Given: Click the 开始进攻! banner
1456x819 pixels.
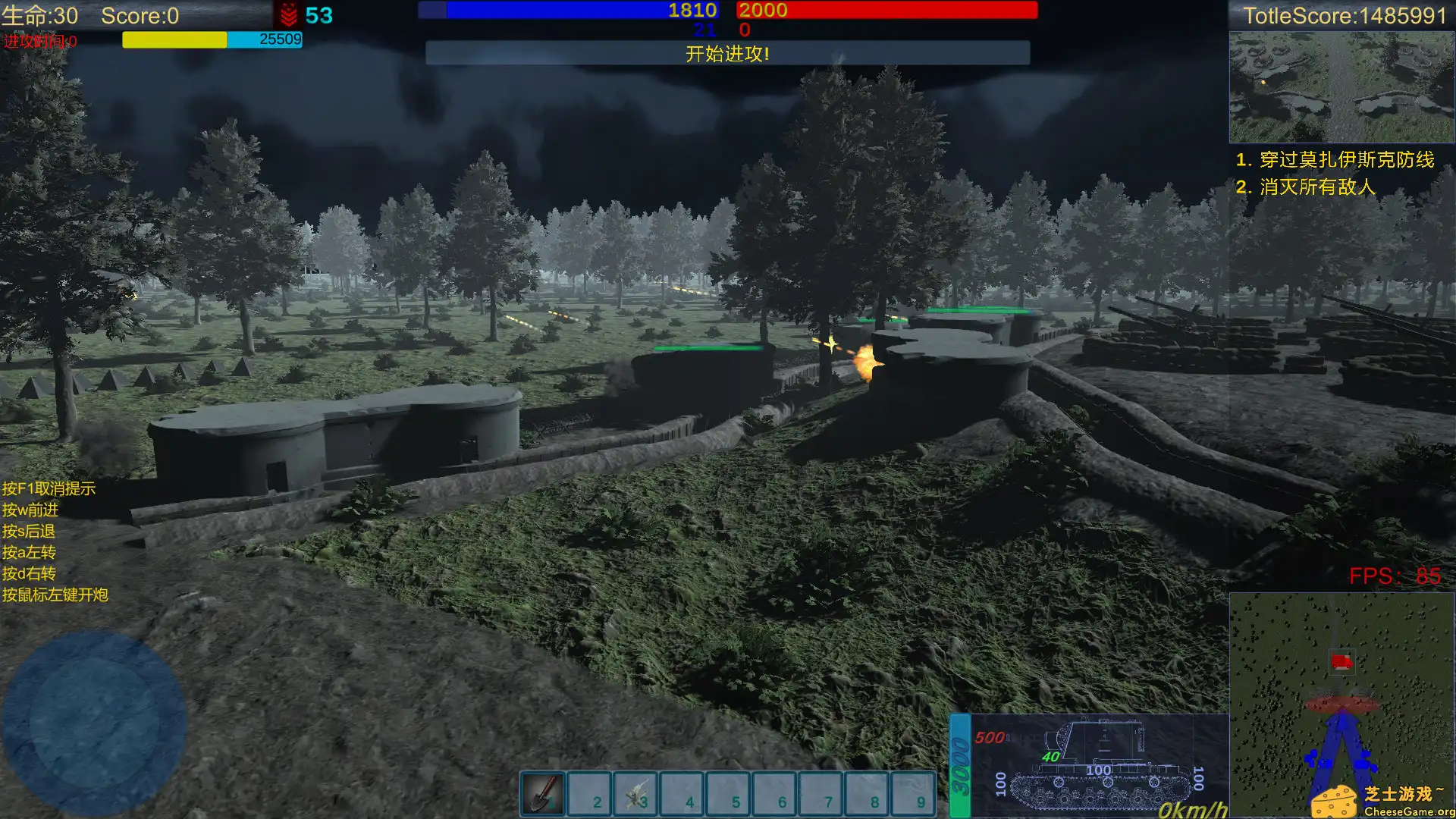Looking at the screenshot, I should tap(727, 55).
